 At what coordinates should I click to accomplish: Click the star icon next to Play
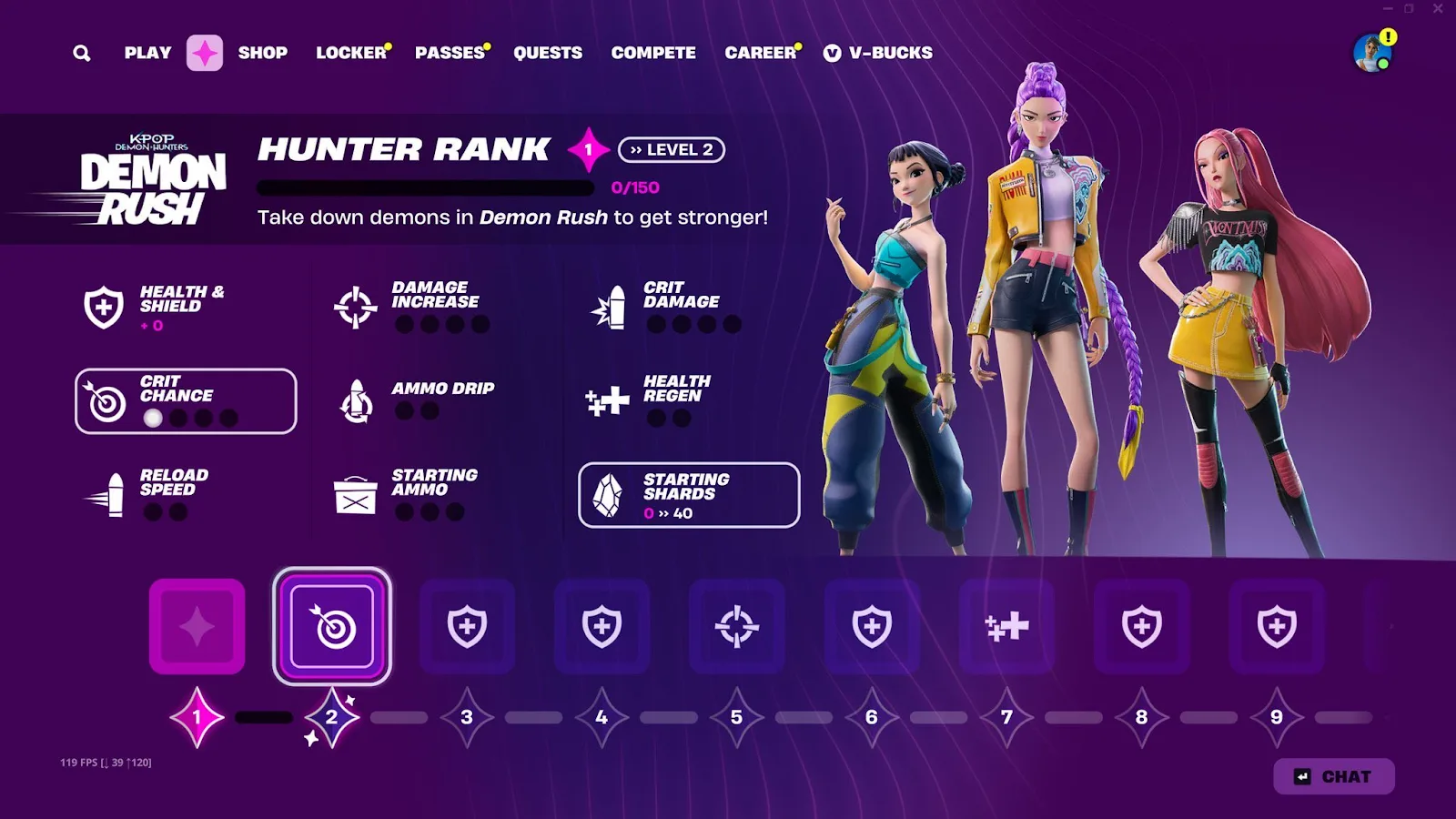[x=206, y=53]
